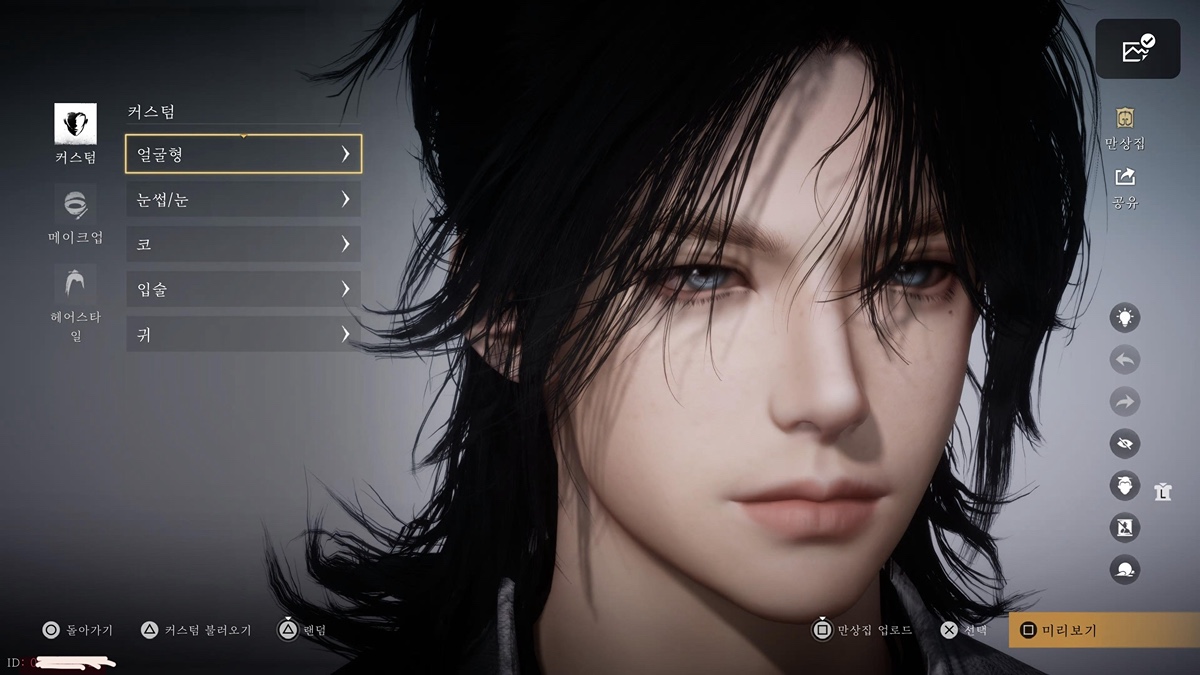Click the side-profile head icon at the bottom
1200x675 pixels.
(x=1125, y=570)
